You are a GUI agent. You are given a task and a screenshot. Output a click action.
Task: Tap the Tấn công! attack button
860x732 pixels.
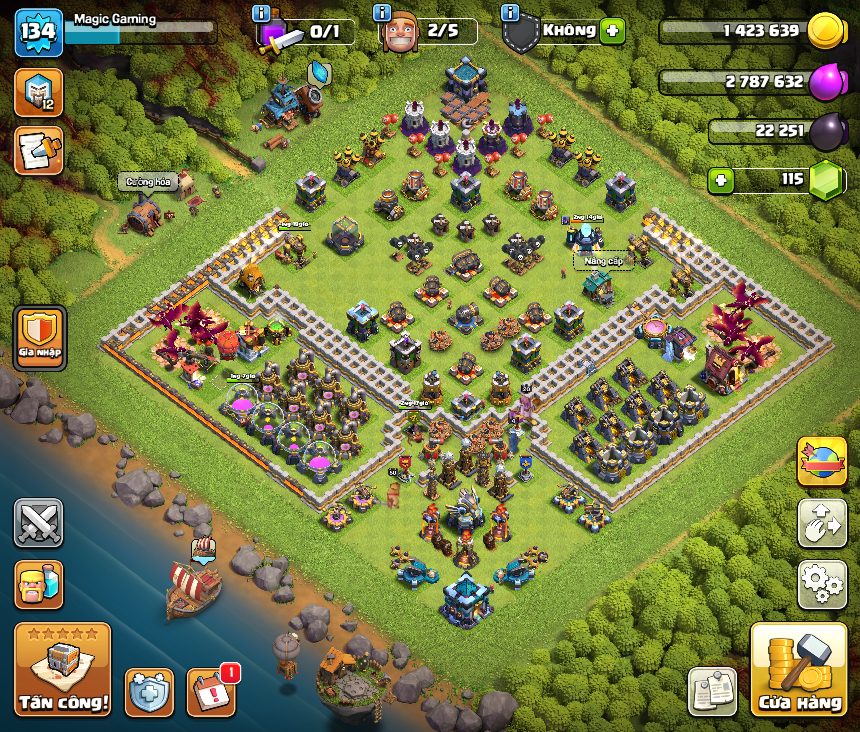62,669
